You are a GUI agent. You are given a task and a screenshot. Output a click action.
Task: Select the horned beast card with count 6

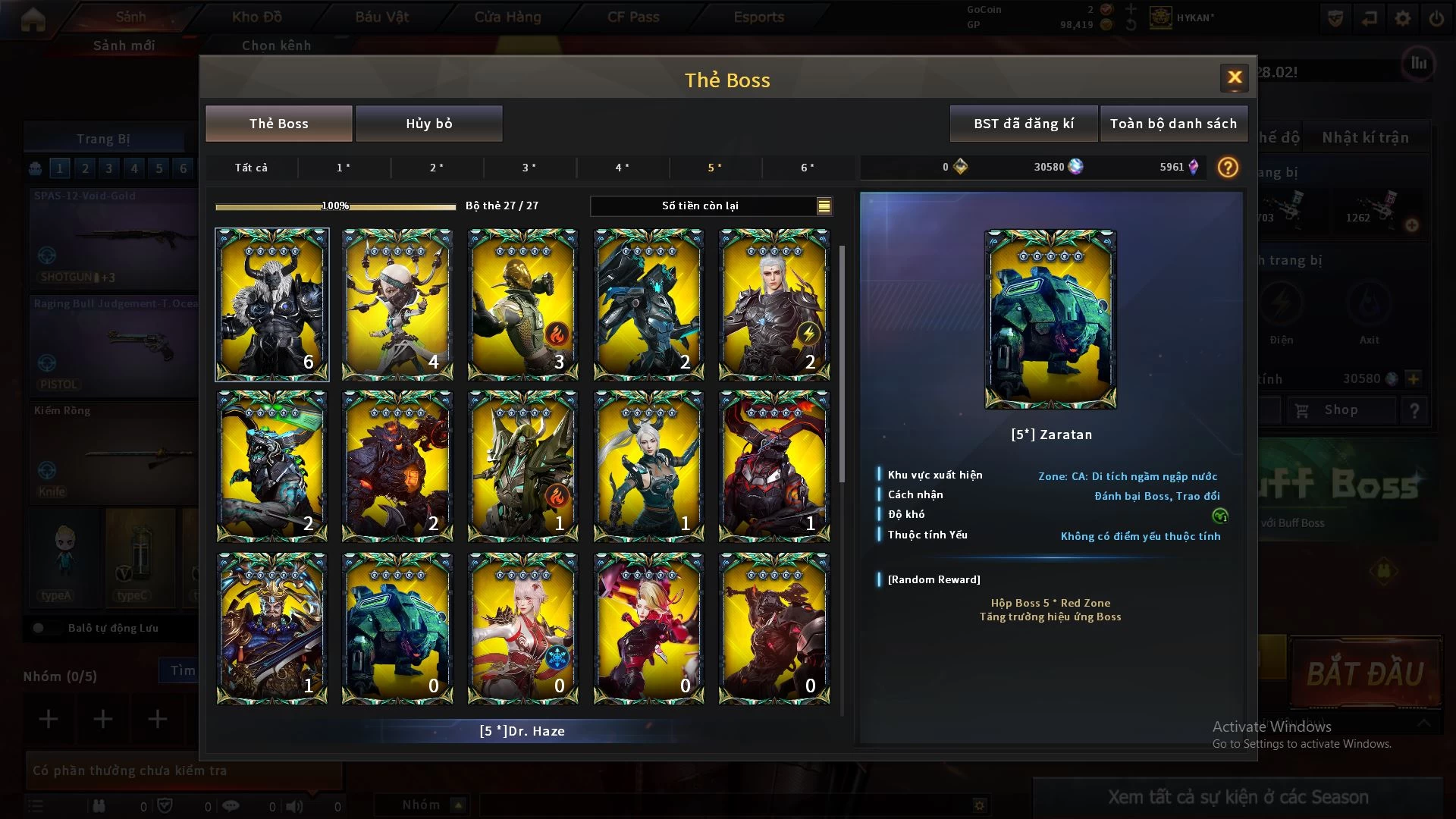pos(271,304)
